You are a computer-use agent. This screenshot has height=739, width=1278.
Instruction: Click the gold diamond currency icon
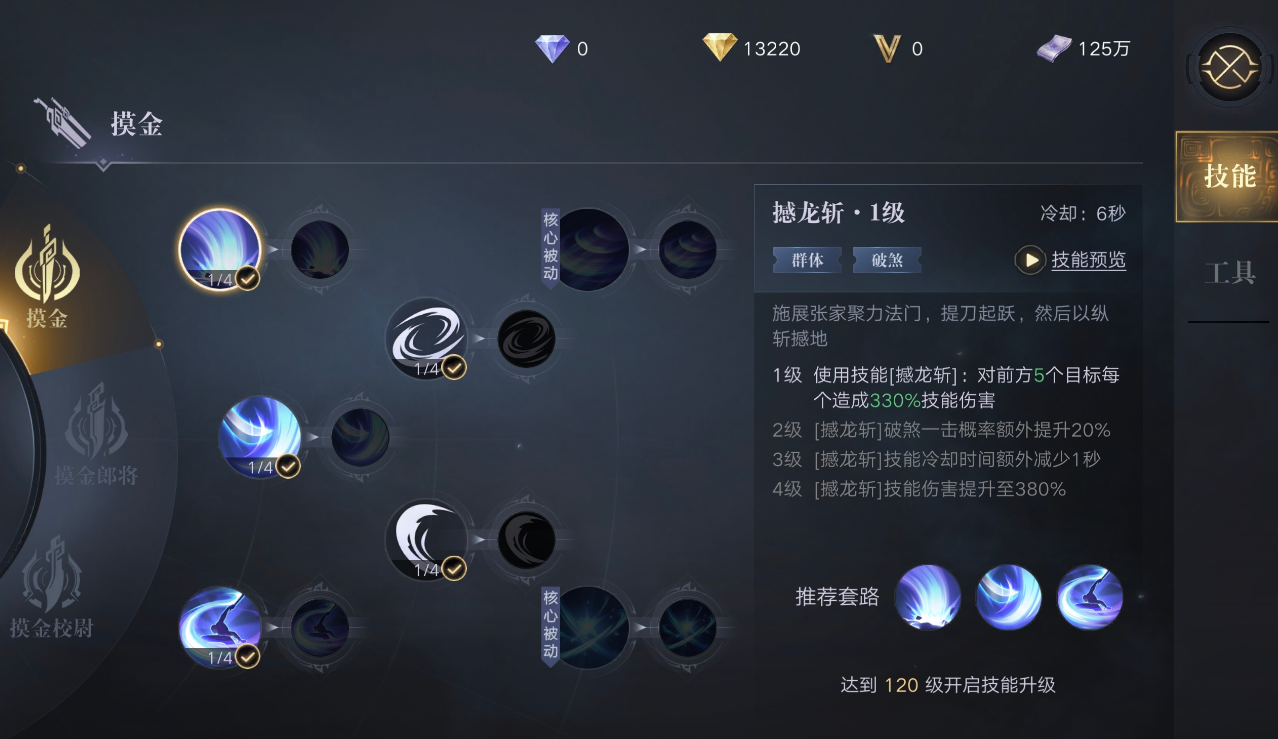[x=719, y=48]
